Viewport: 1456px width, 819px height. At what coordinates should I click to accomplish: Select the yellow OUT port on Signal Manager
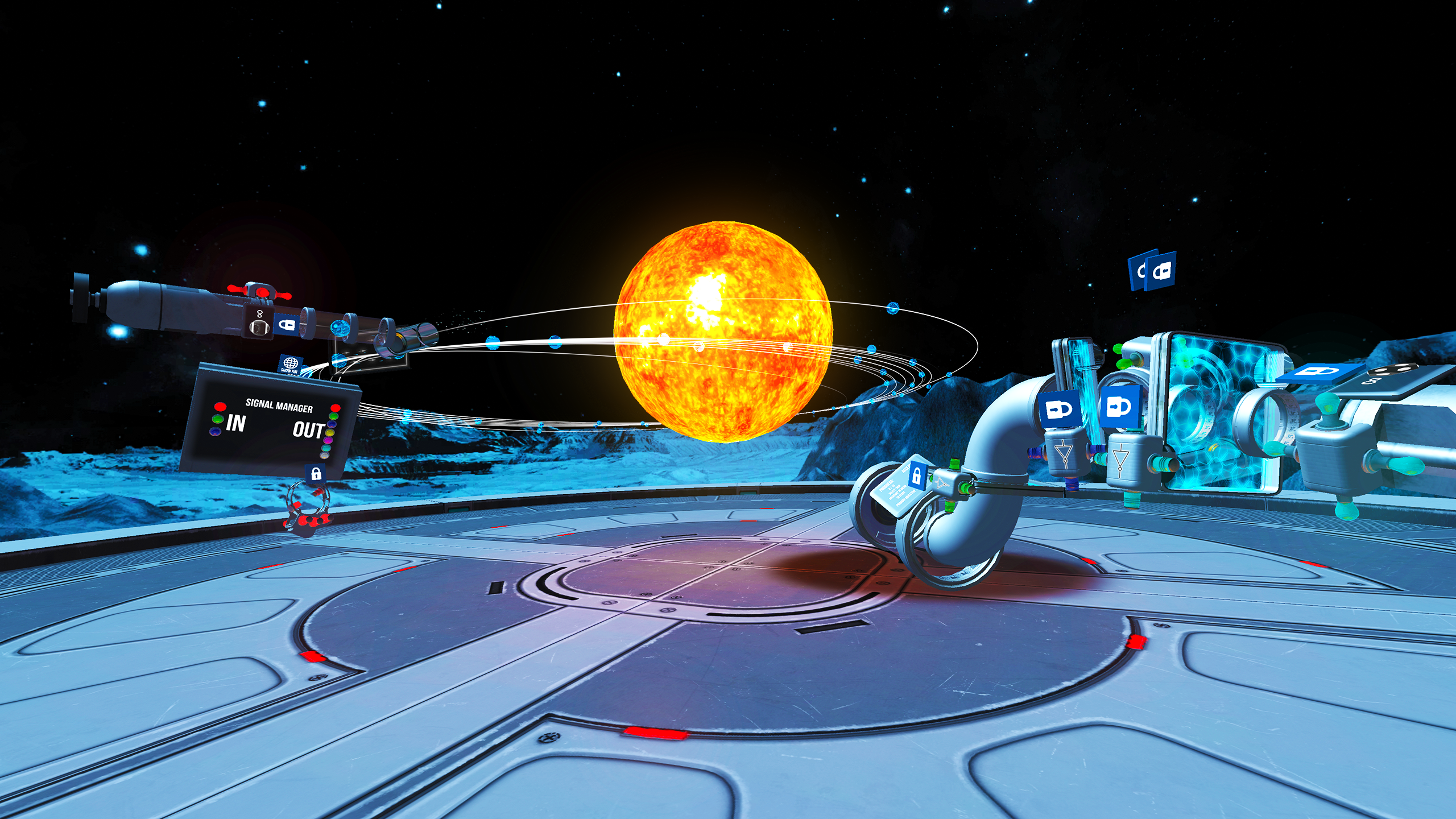pos(329,433)
